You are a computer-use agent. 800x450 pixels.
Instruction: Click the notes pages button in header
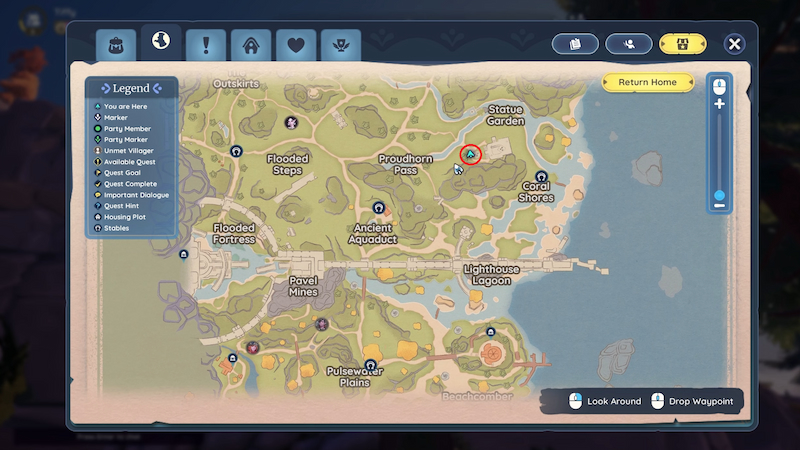point(575,44)
